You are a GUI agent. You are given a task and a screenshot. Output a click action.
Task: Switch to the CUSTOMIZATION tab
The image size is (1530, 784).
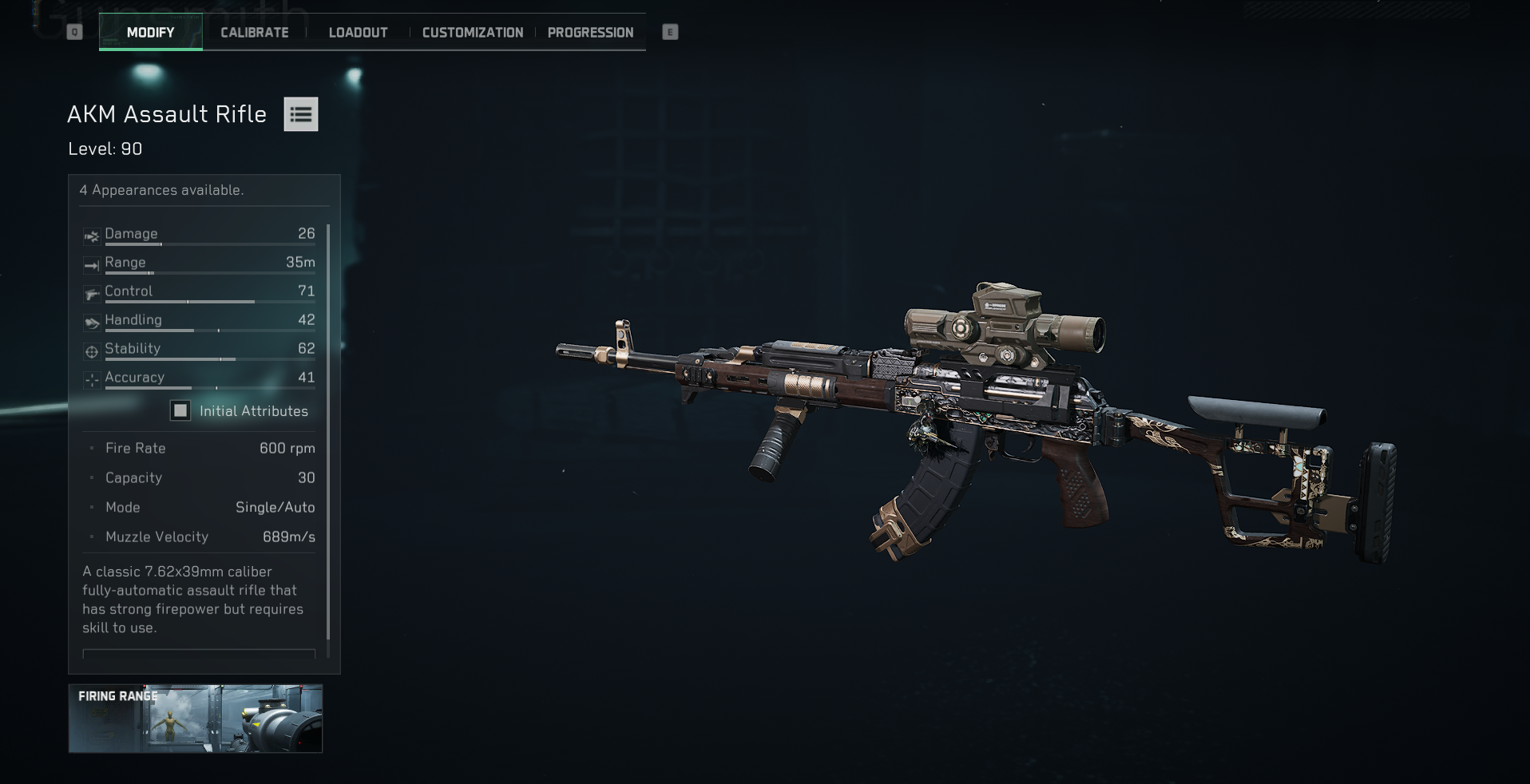tap(472, 32)
